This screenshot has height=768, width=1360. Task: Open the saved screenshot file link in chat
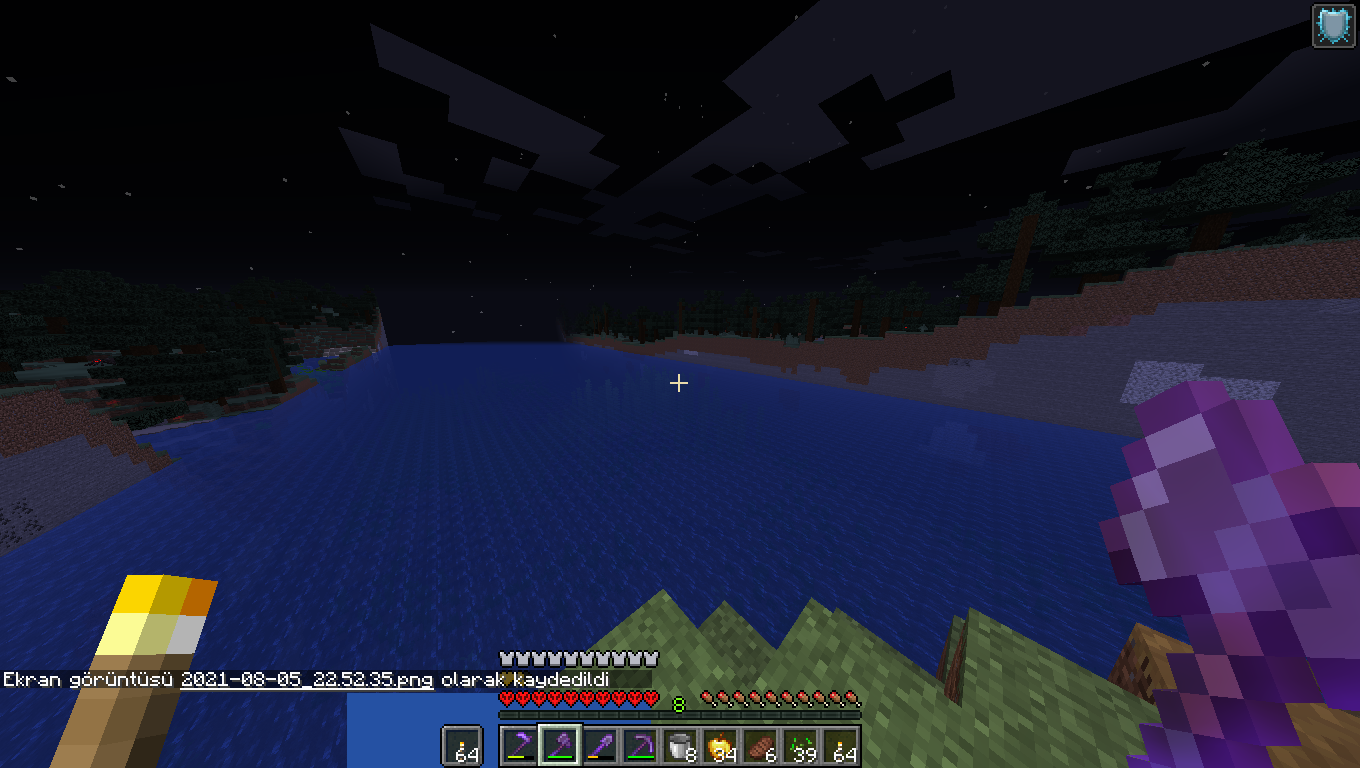click(x=307, y=680)
